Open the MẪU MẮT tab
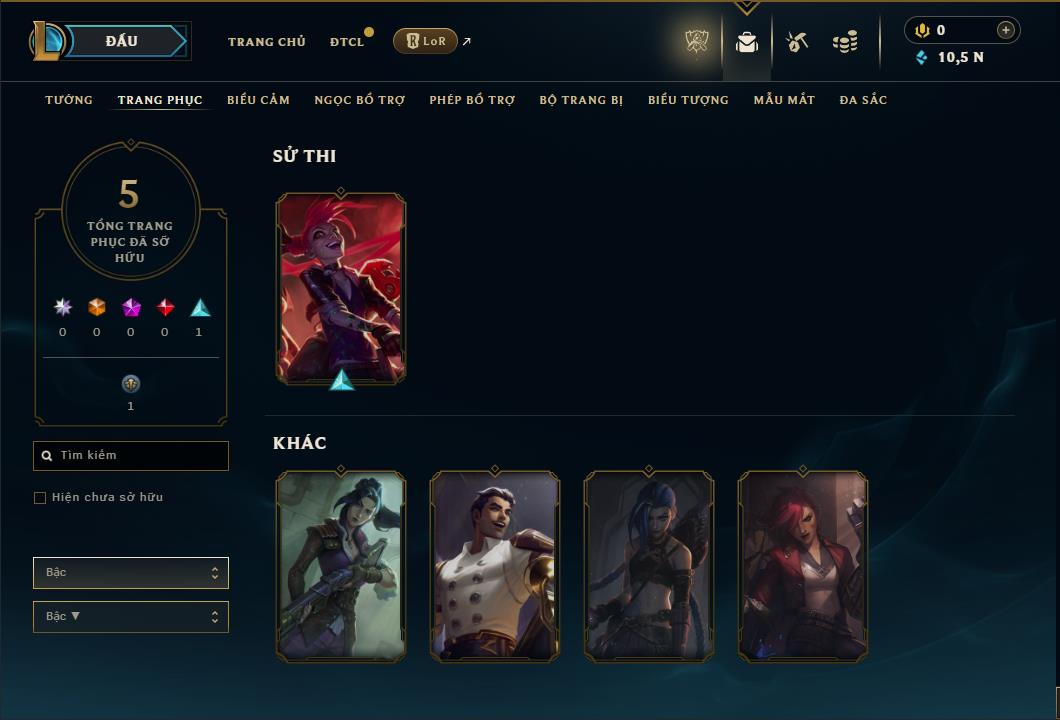1060x720 pixels. tap(784, 100)
